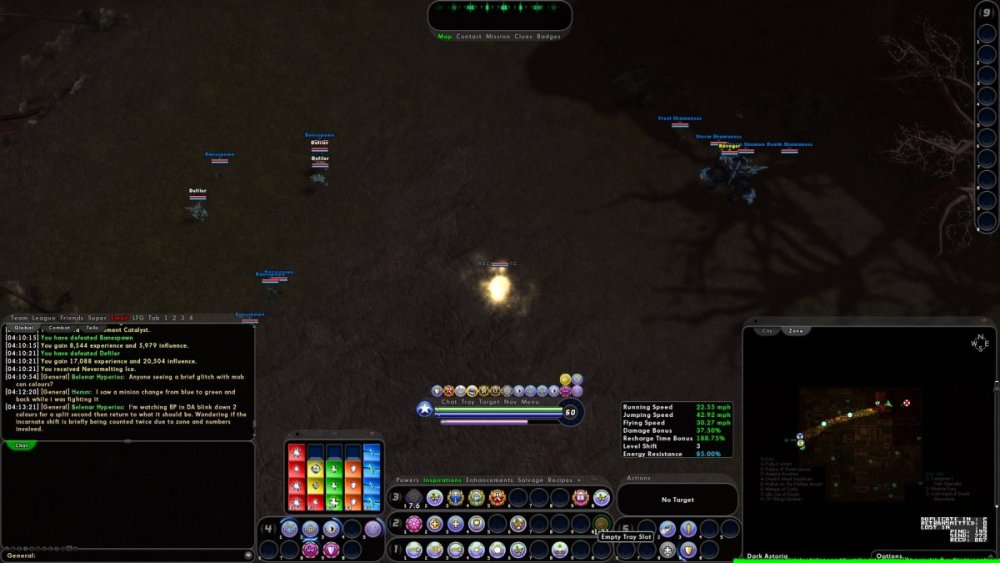Switch chat to the Combat tab
Image resolution: width=1000 pixels, height=563 pixels.
tap(59, 327)
